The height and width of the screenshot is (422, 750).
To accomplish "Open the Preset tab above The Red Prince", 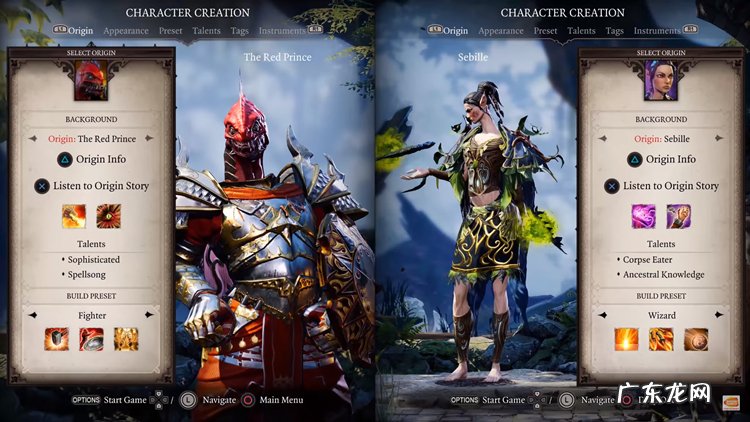I will (x=170, y=31).
